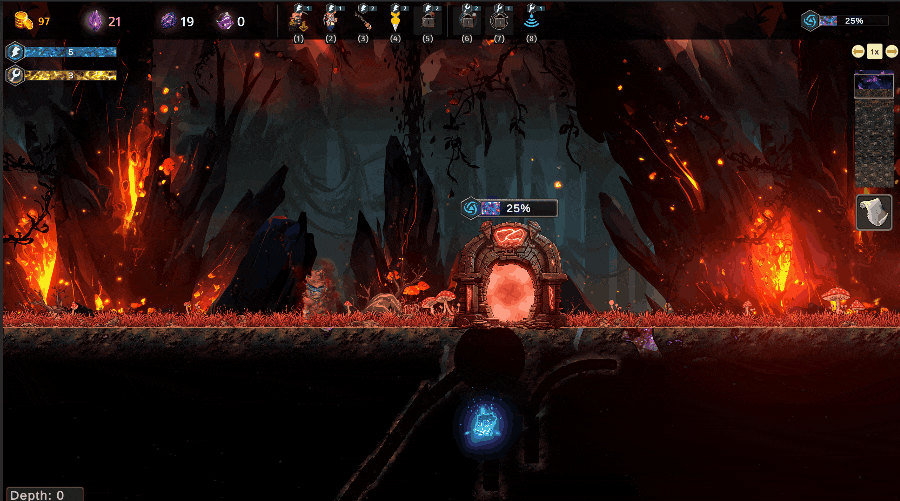Click the 1x game speed button
The height and width of the screenshot is (501, 900).
tap(874, 51)
